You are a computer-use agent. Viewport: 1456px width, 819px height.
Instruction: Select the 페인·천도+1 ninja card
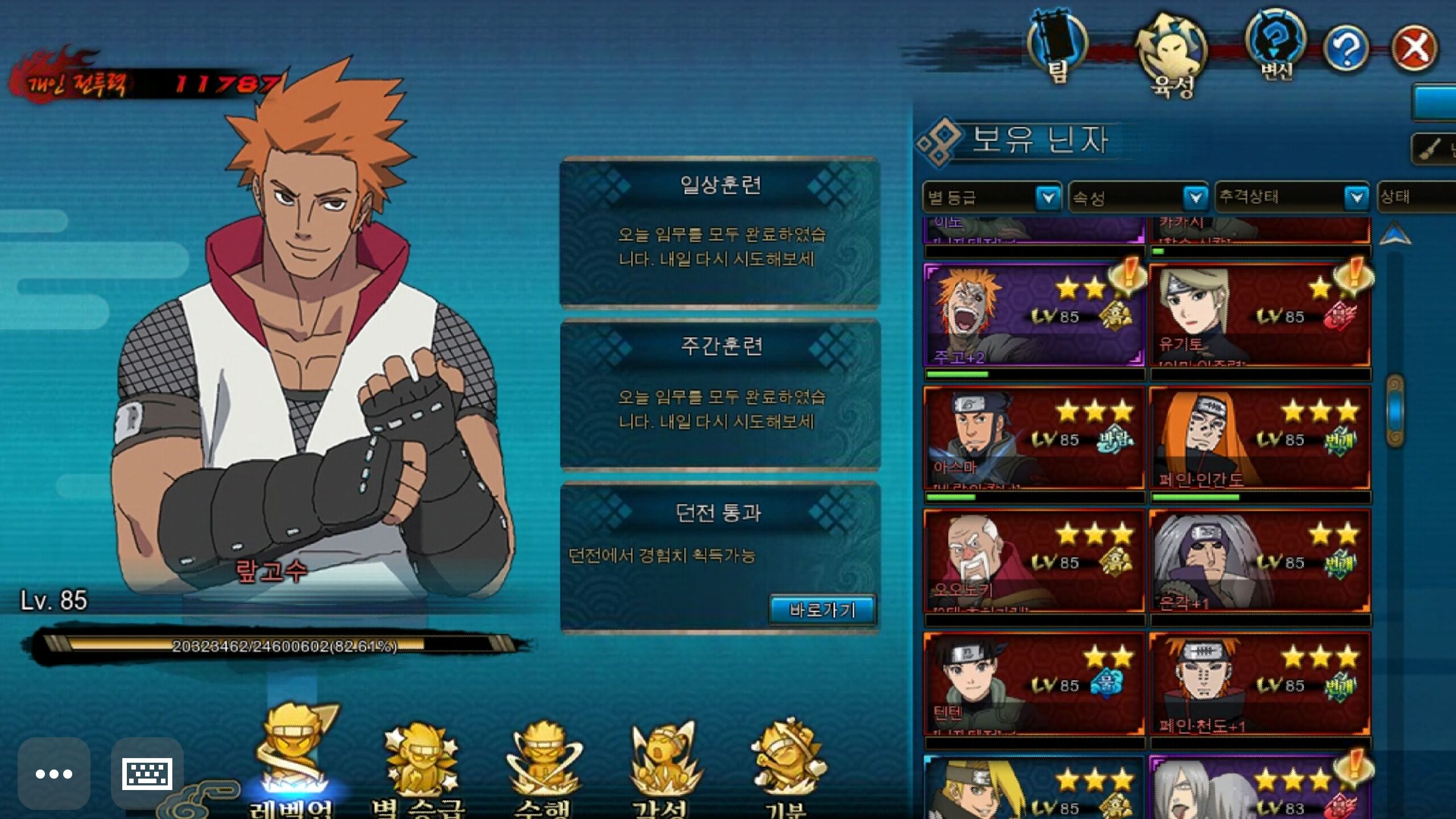click(1259, 684)
